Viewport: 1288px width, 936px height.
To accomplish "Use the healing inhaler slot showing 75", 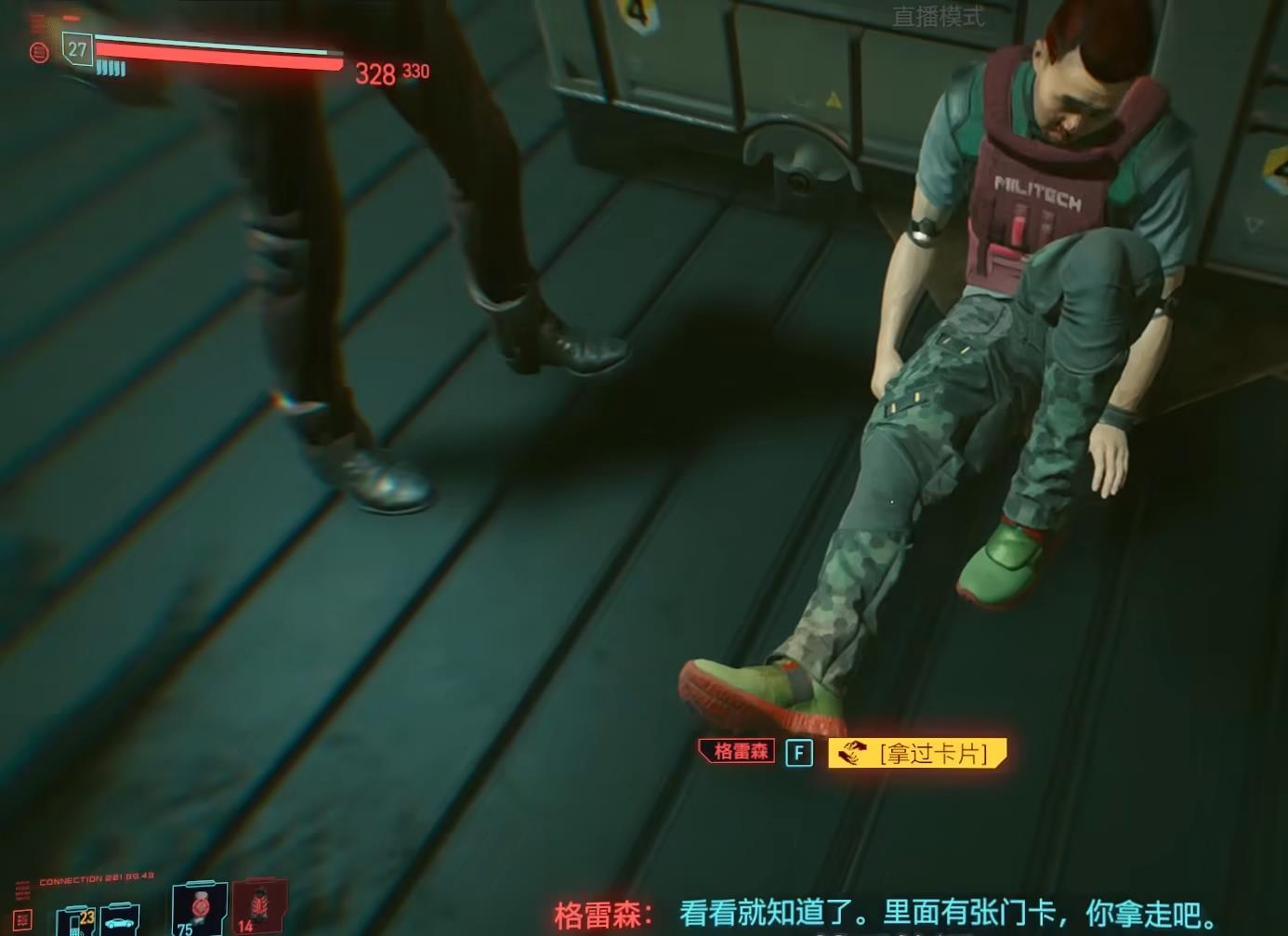I will pyautogui.click(x=199, y=908).
